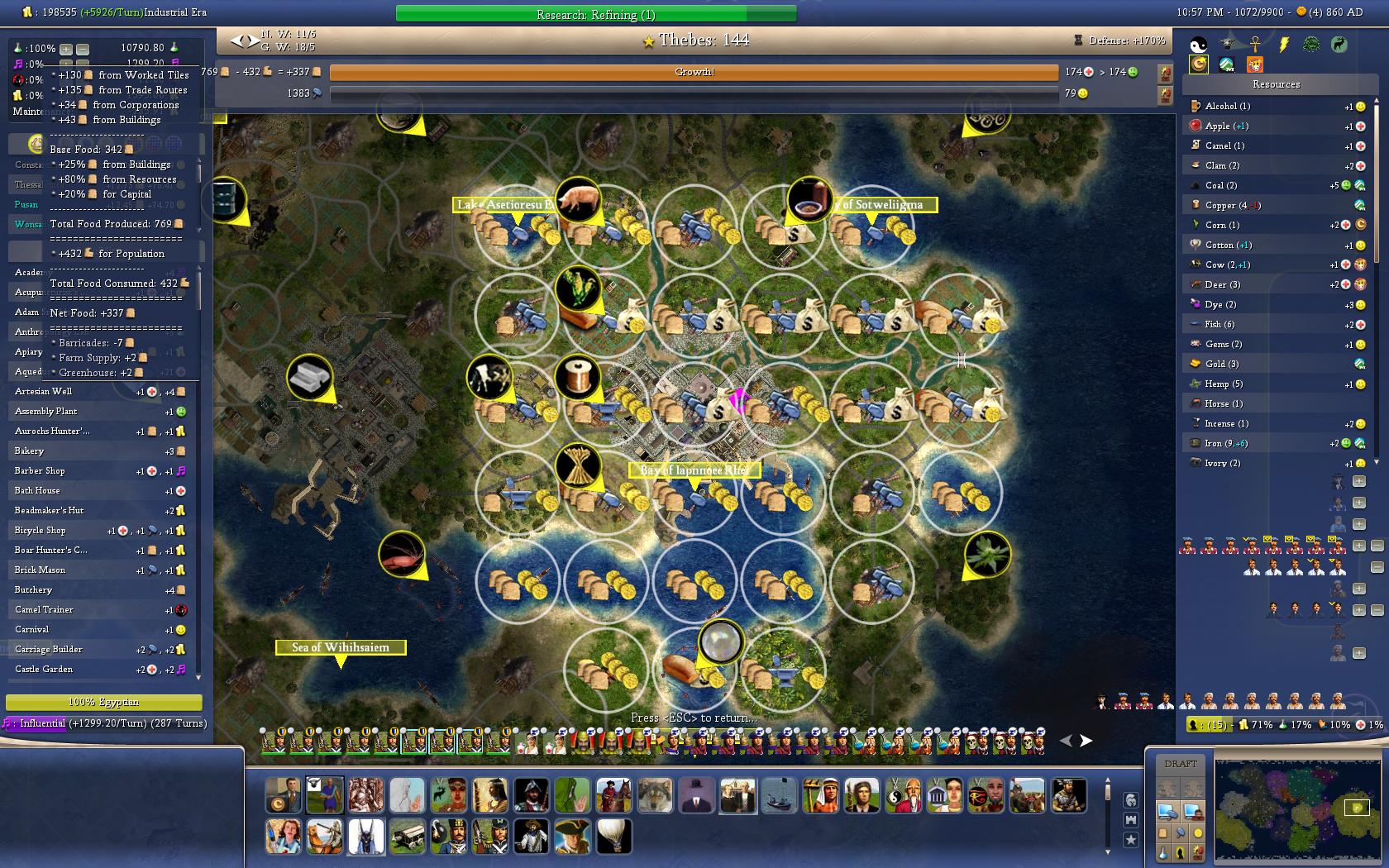This screenshot has width=1389, height=868.
Task: Choose the sailing ship build option
Action: pyautogui.click(x=779, y=795)
